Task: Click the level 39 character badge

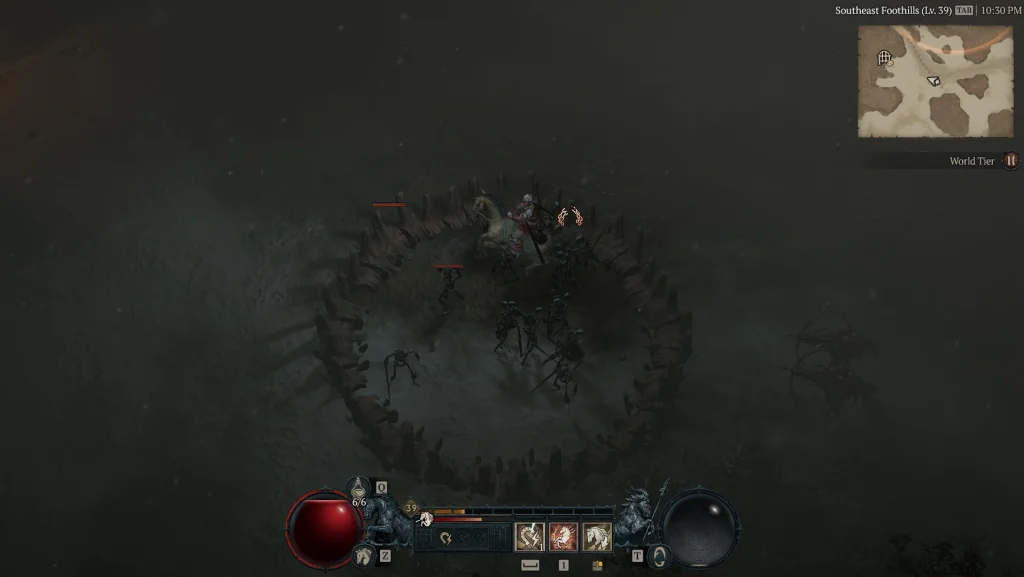Action: (411, 509)
